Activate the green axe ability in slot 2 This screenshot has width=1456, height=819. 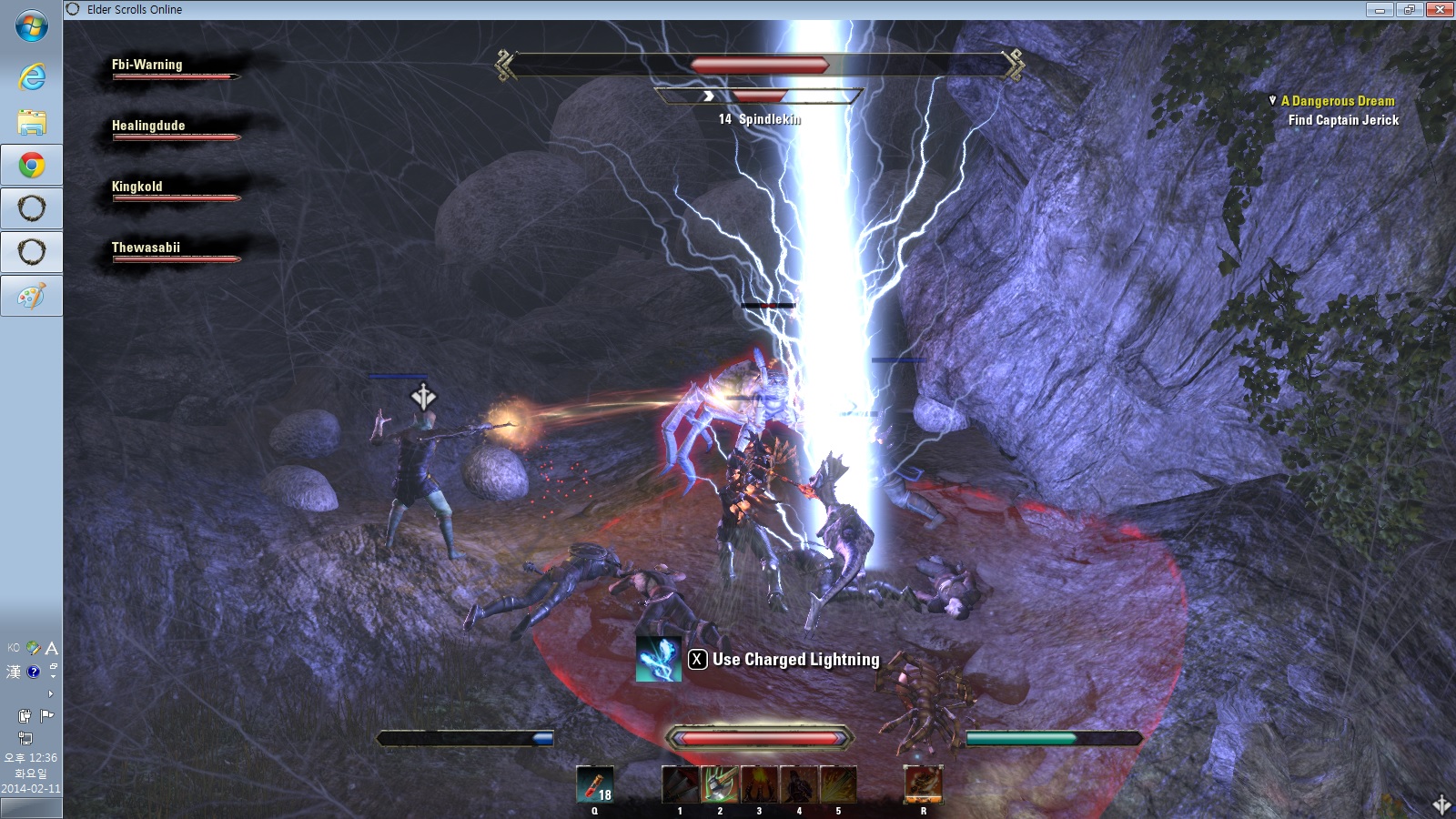[x=719, y=784]
